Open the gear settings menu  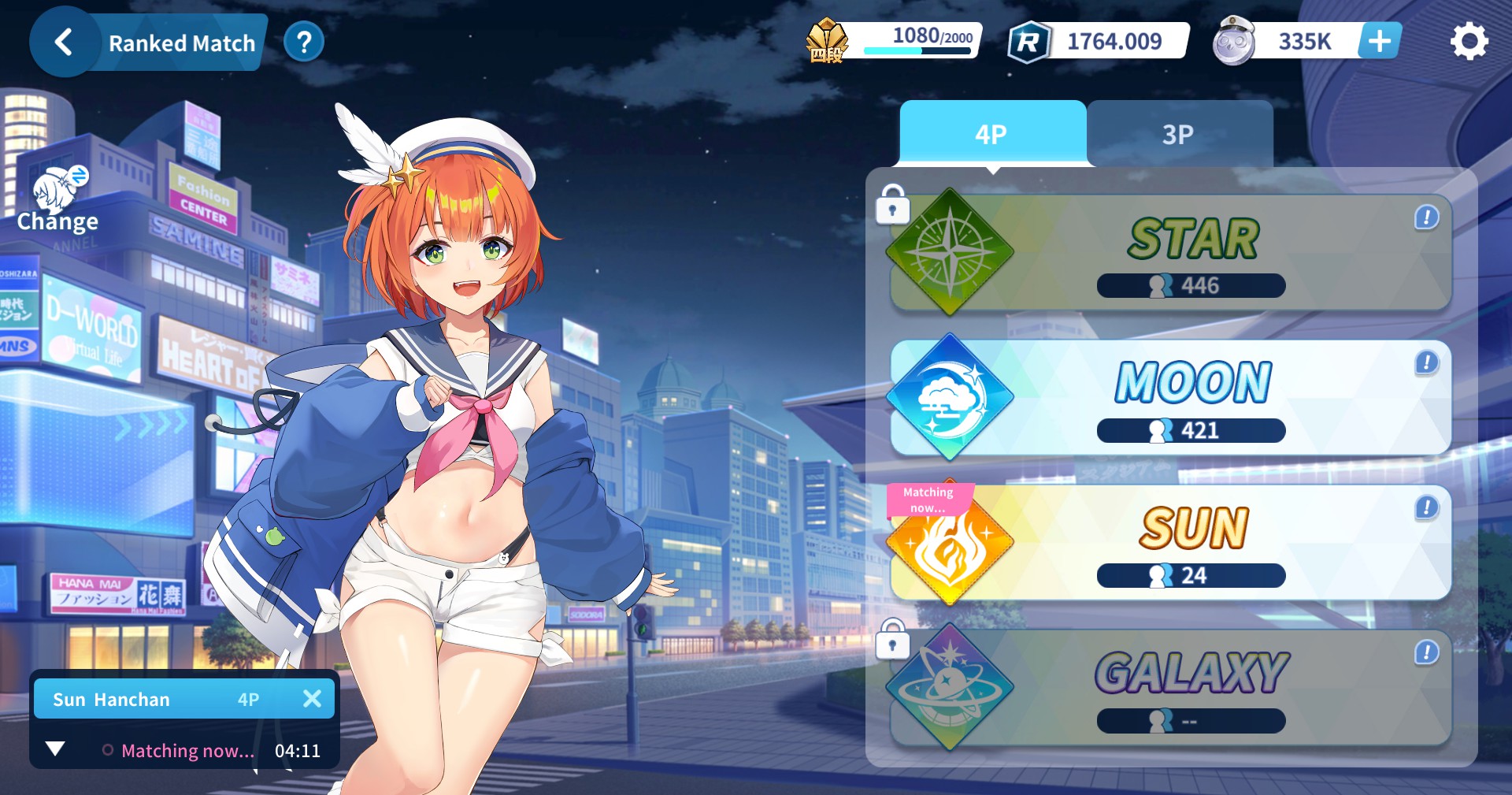pyautogui.click(x=1469, y=42)
